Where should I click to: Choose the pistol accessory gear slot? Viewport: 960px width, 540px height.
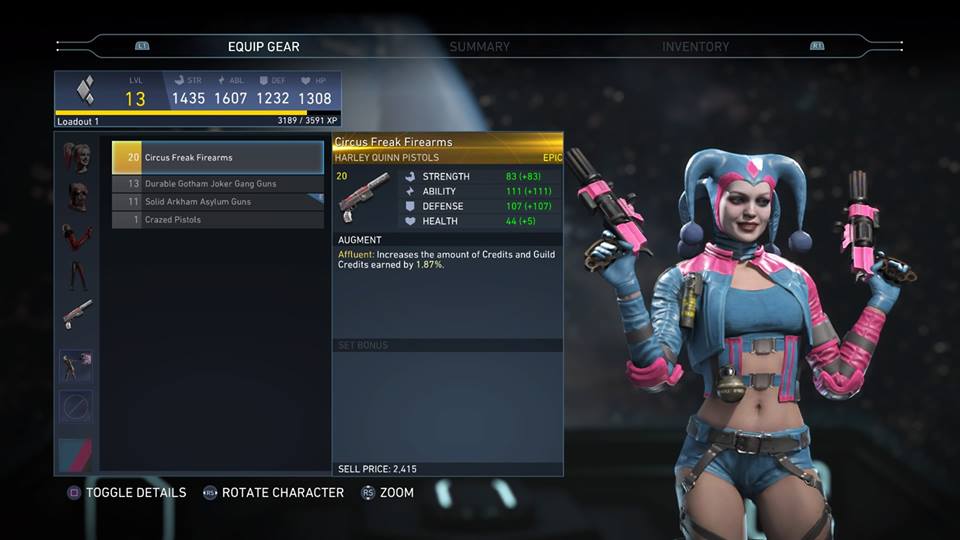click(x=77, y=314)
